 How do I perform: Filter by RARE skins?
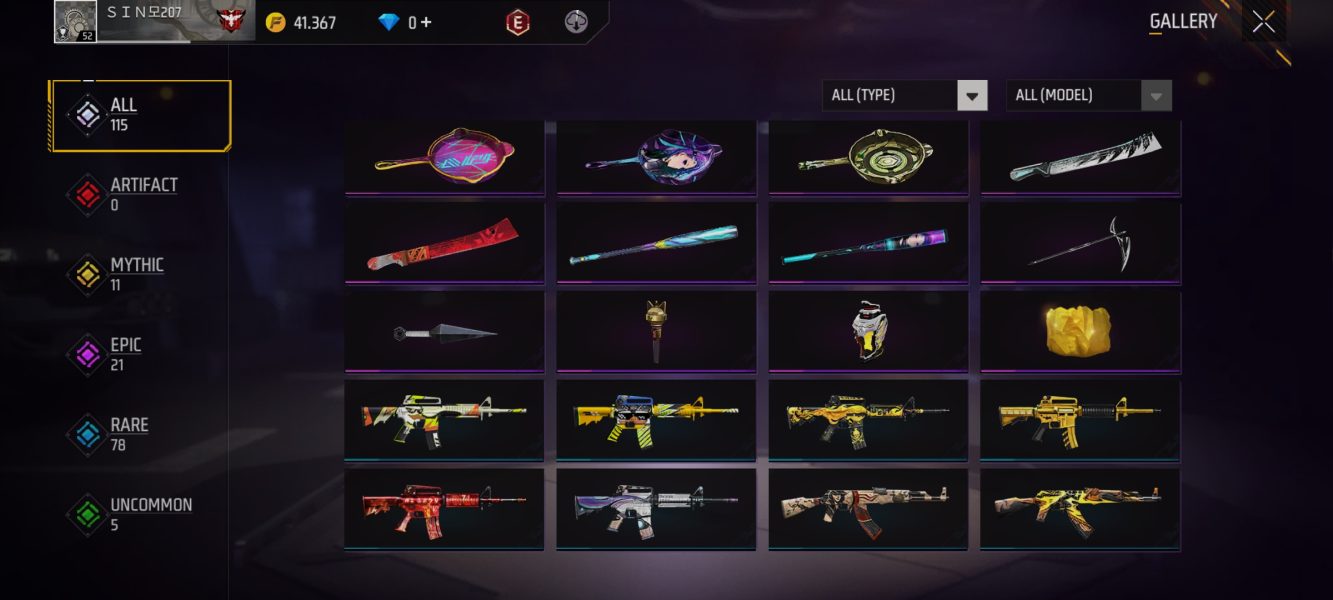140,434
